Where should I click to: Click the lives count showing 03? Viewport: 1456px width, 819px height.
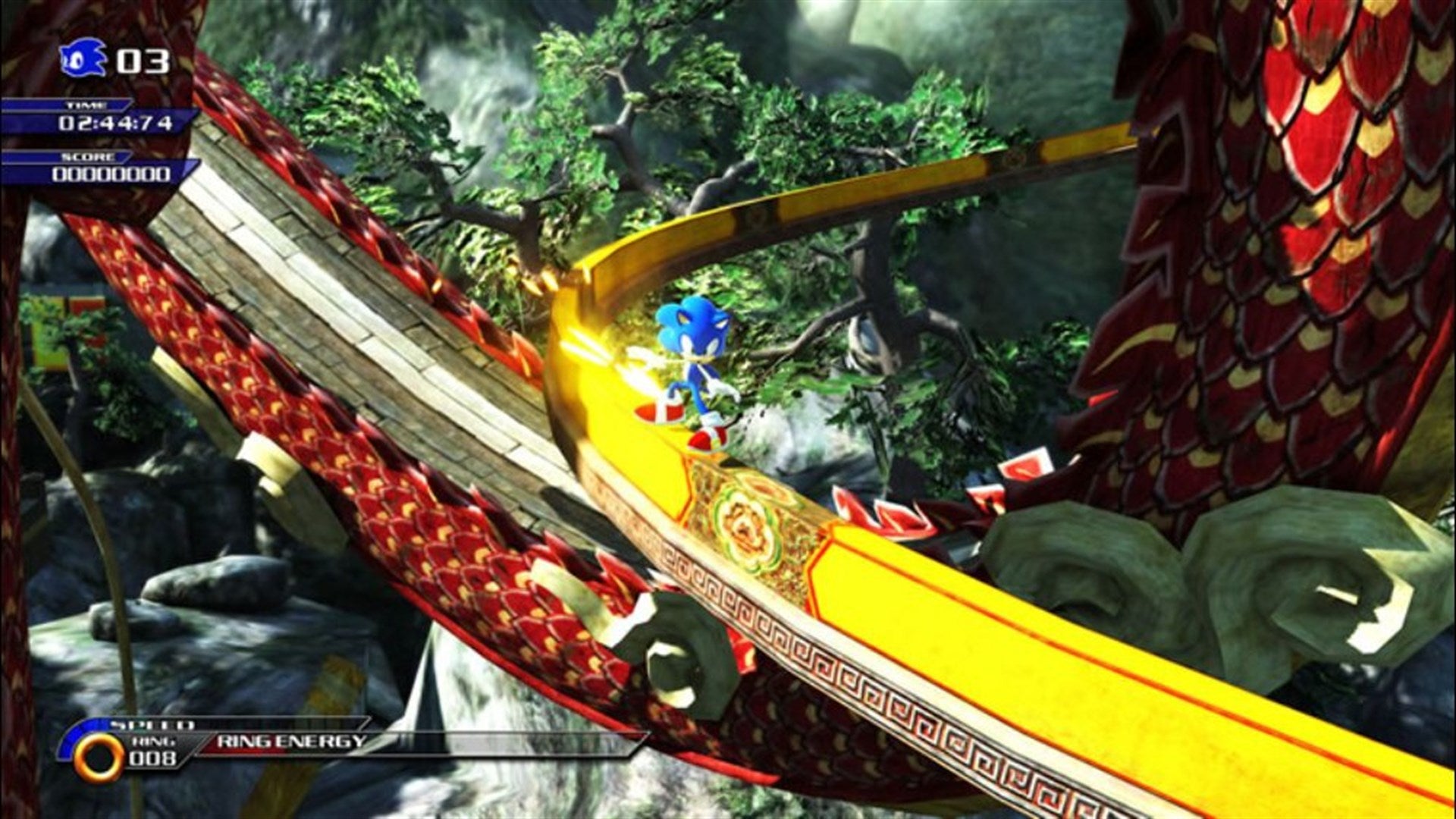143,61
